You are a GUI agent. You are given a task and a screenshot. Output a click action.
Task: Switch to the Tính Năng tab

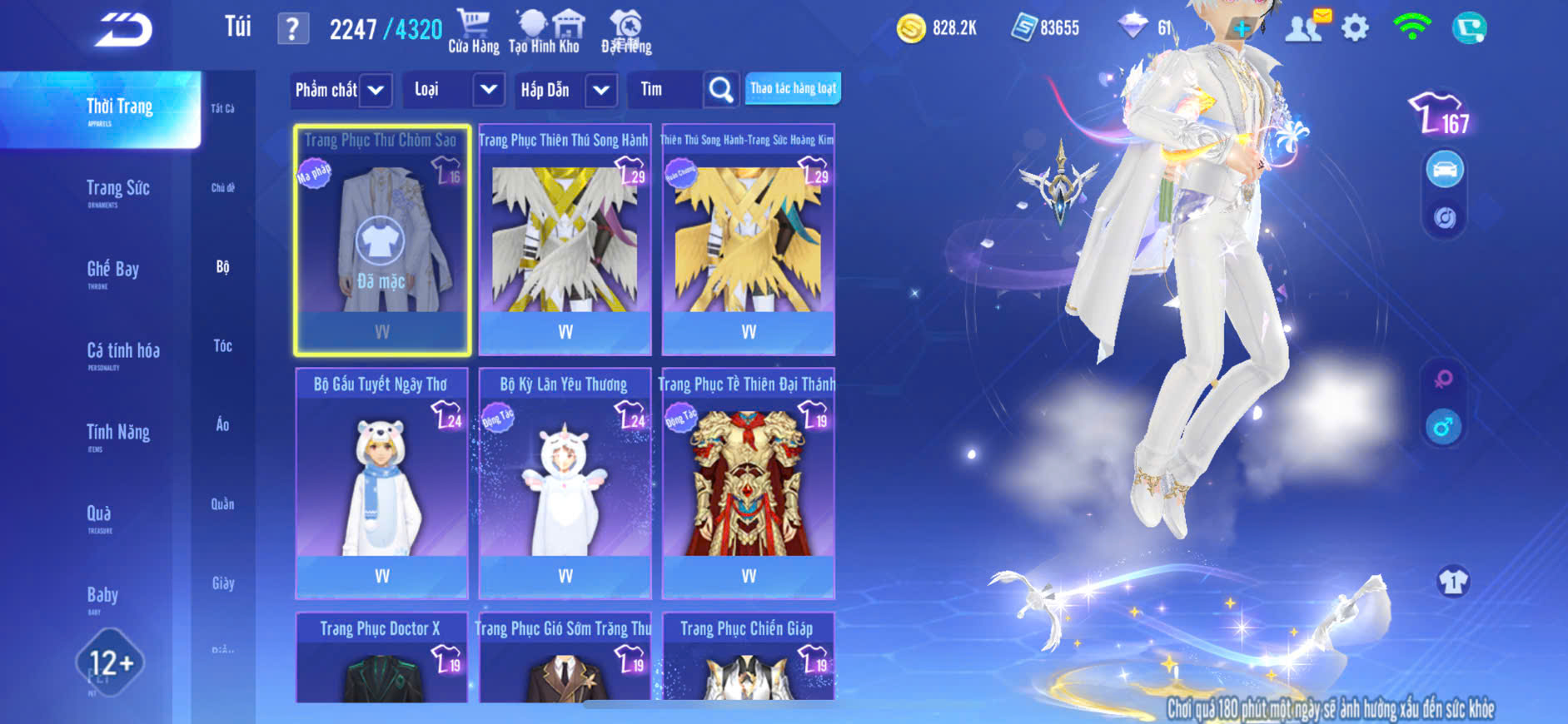pos(118,433)
